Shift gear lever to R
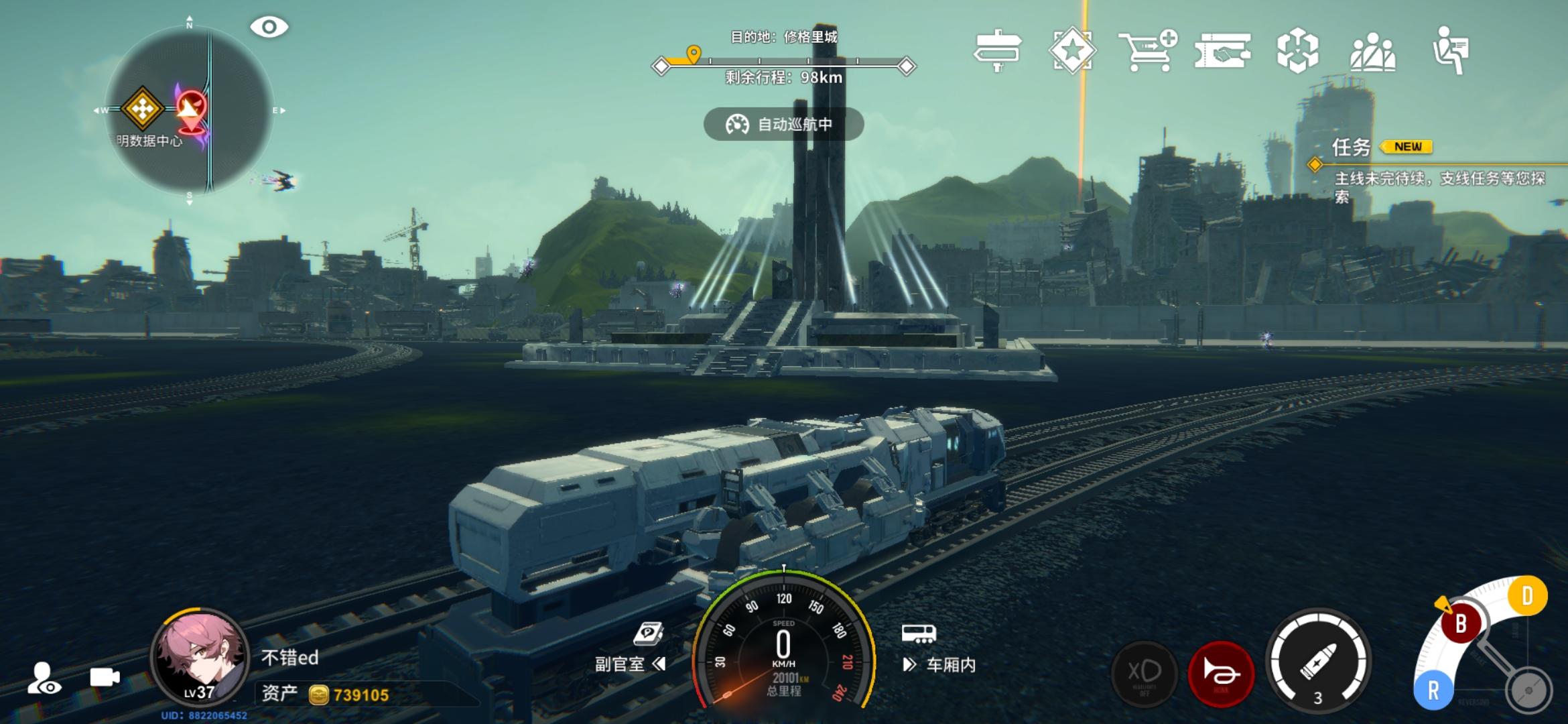The image size is (1568, 724). click(x=1433, y=690)
